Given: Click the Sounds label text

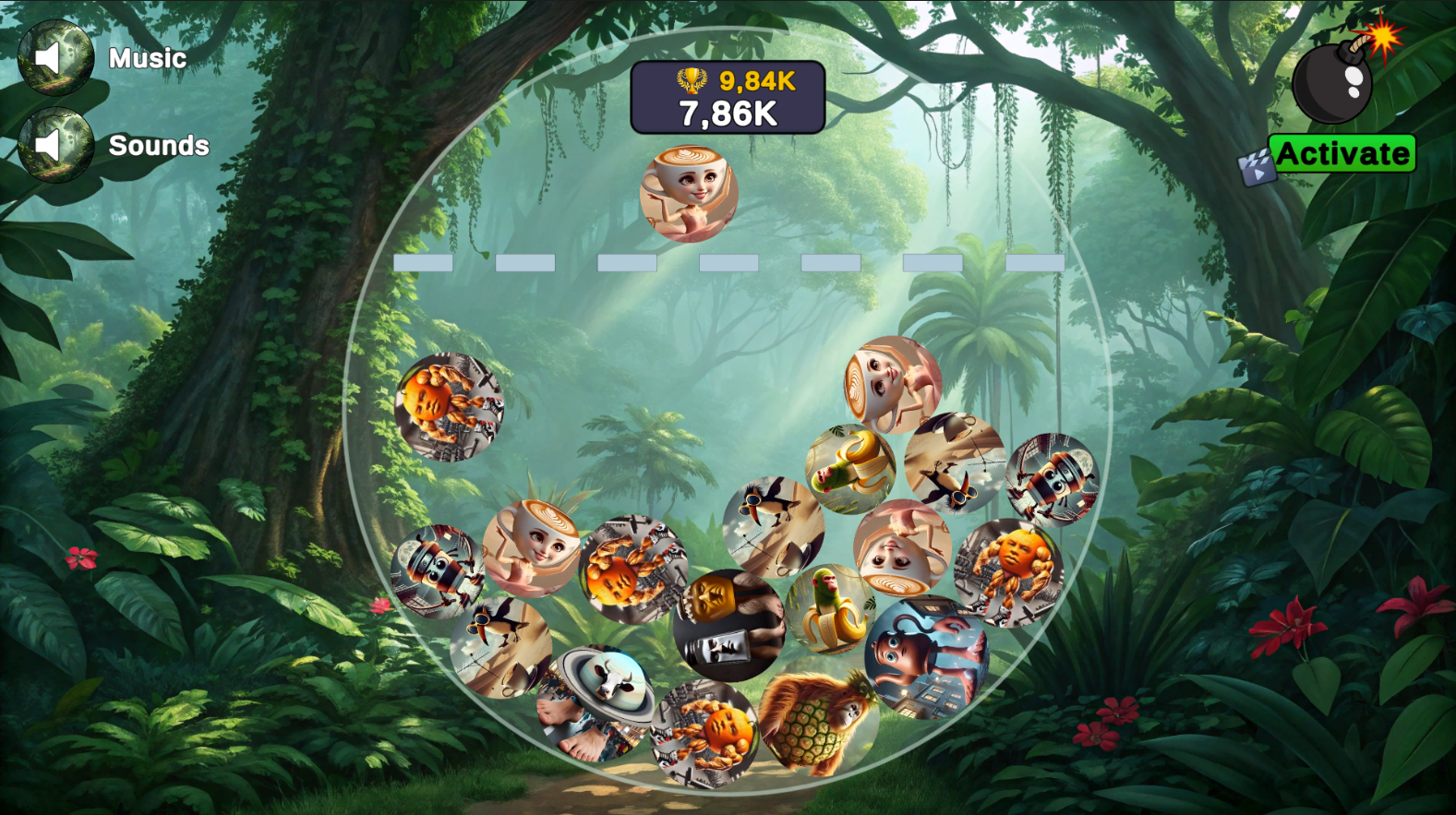Looking at the screenshot, I should [x=159, y=145].
